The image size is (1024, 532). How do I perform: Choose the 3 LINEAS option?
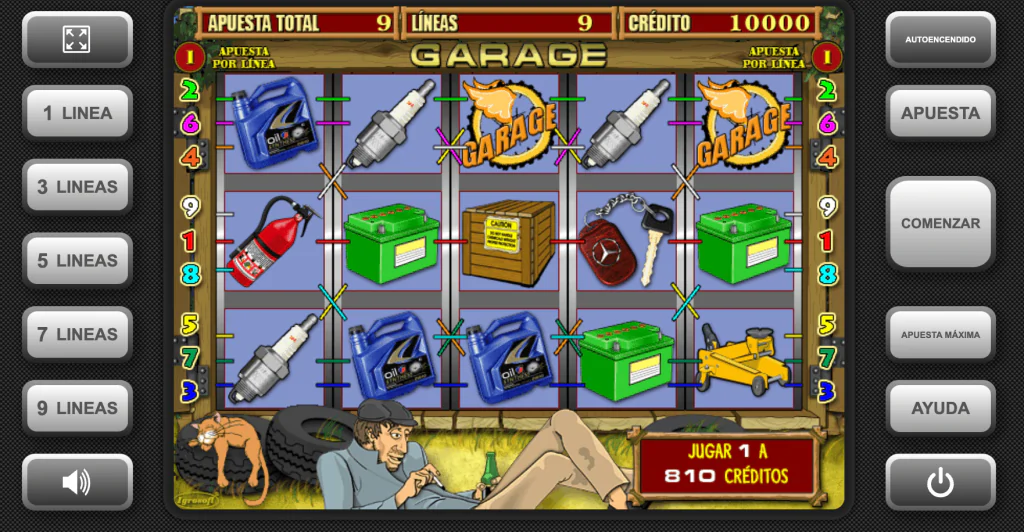[x=77, y=187]
